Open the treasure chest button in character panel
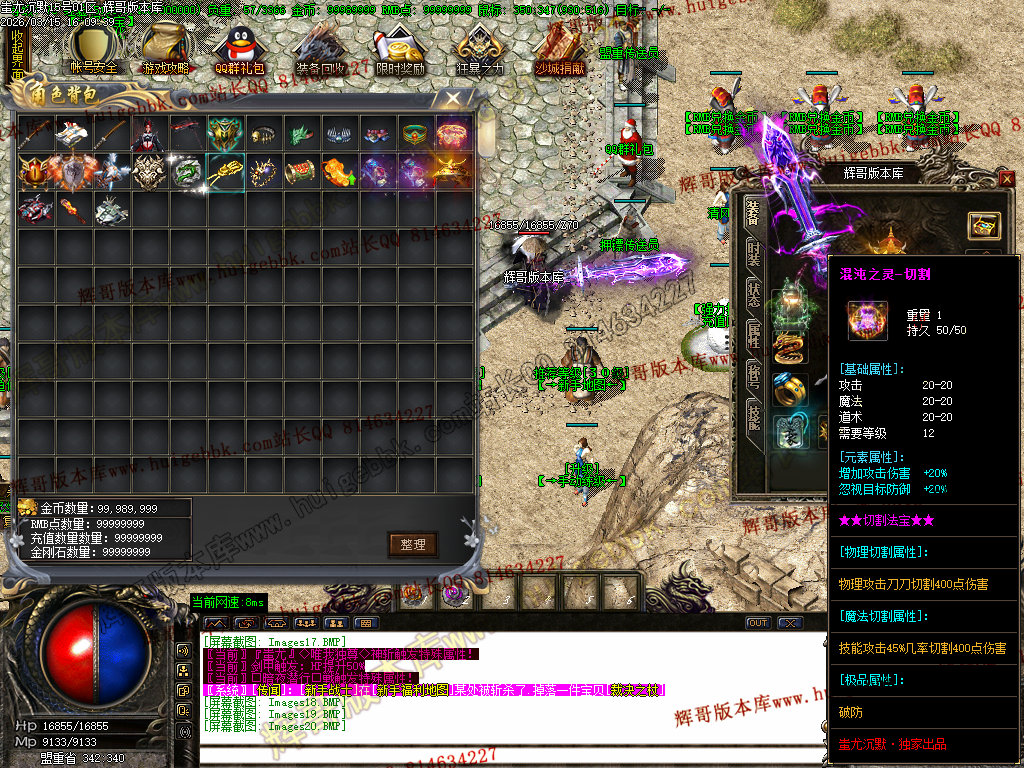This screenshot has height=768, width=1024. tap(984, 225)
